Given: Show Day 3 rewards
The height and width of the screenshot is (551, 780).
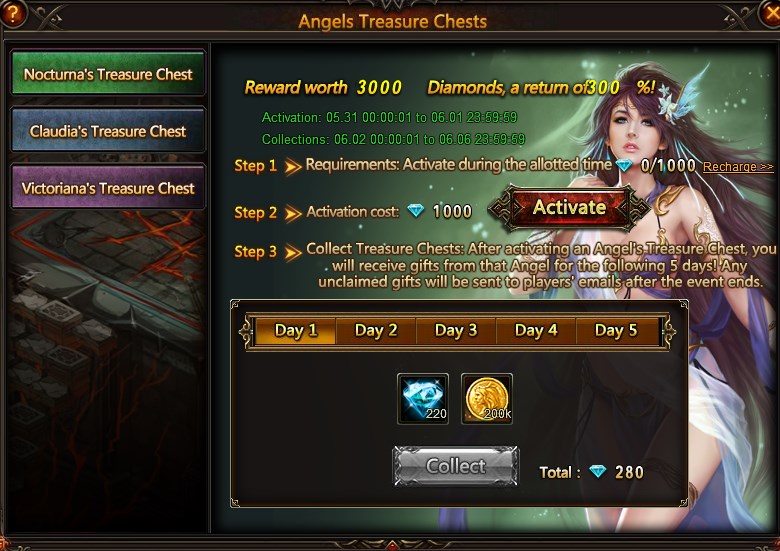Looking at the screenshot, I should [456, 331].
